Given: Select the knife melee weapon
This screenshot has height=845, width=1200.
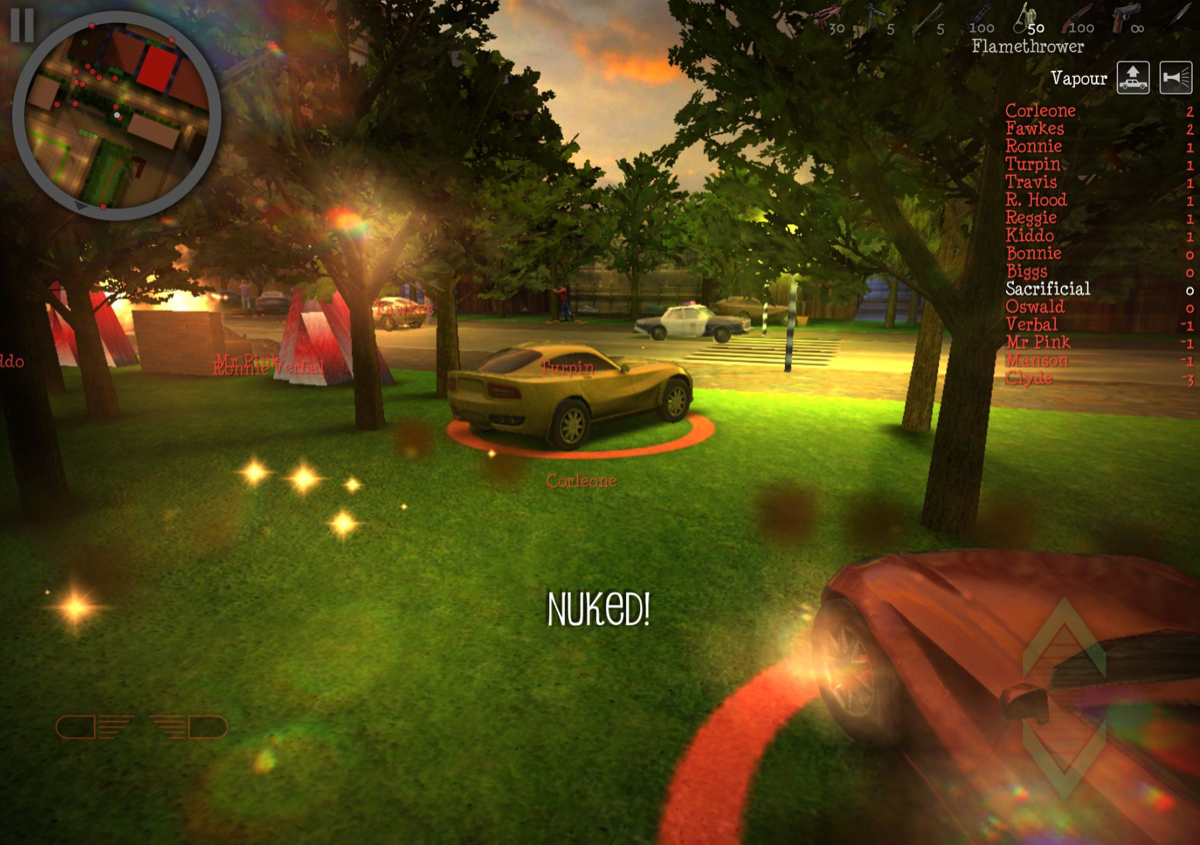Looking at the screenshot, I should [x=1176, y=16].
